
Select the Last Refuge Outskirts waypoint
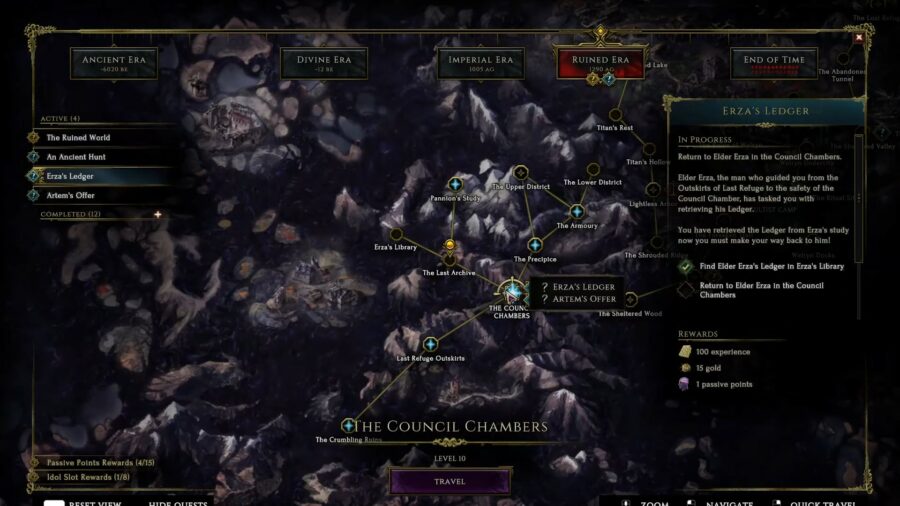click(x=430, y=344)
